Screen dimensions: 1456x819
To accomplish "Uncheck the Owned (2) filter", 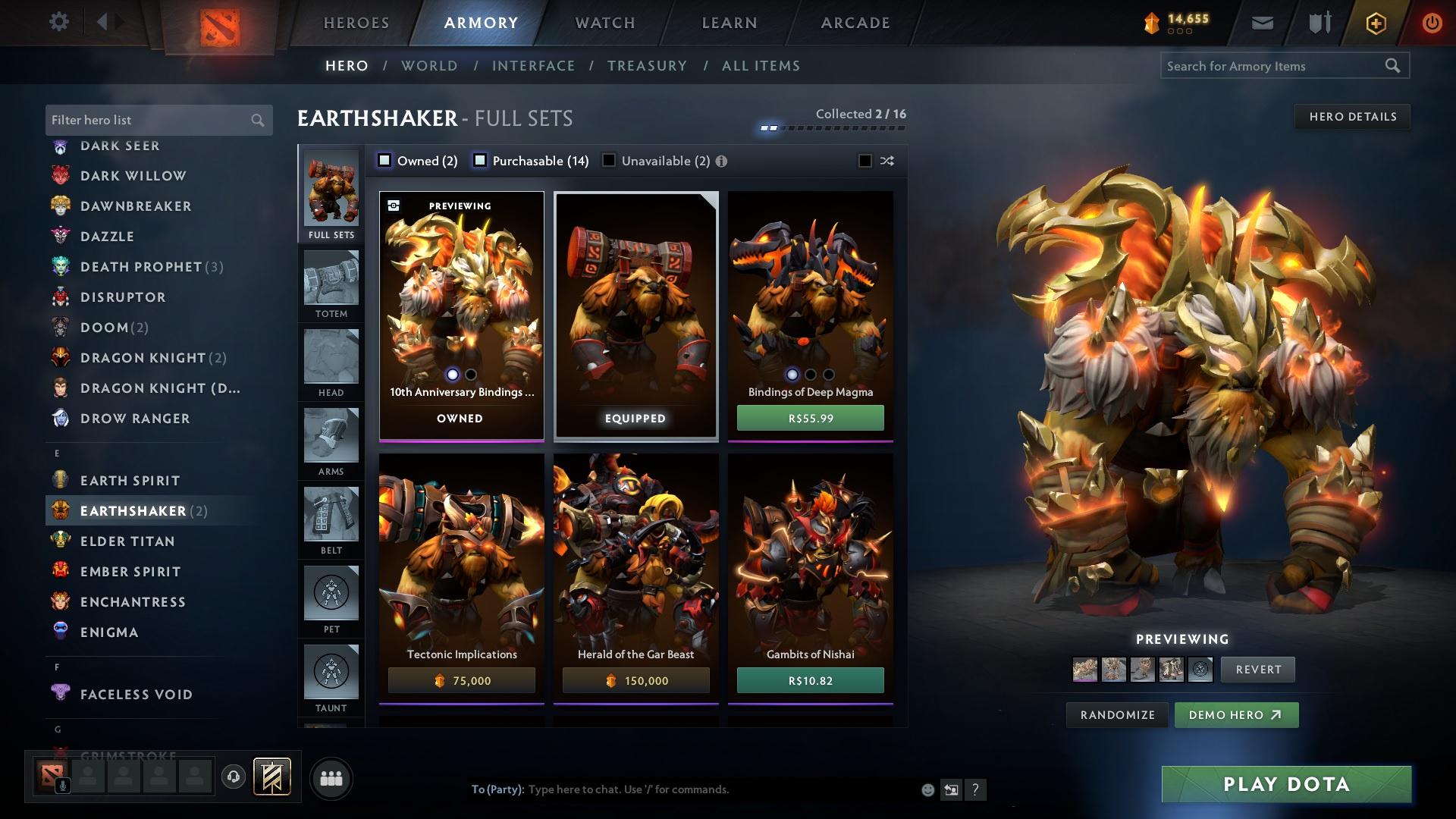I will [384, 161].
